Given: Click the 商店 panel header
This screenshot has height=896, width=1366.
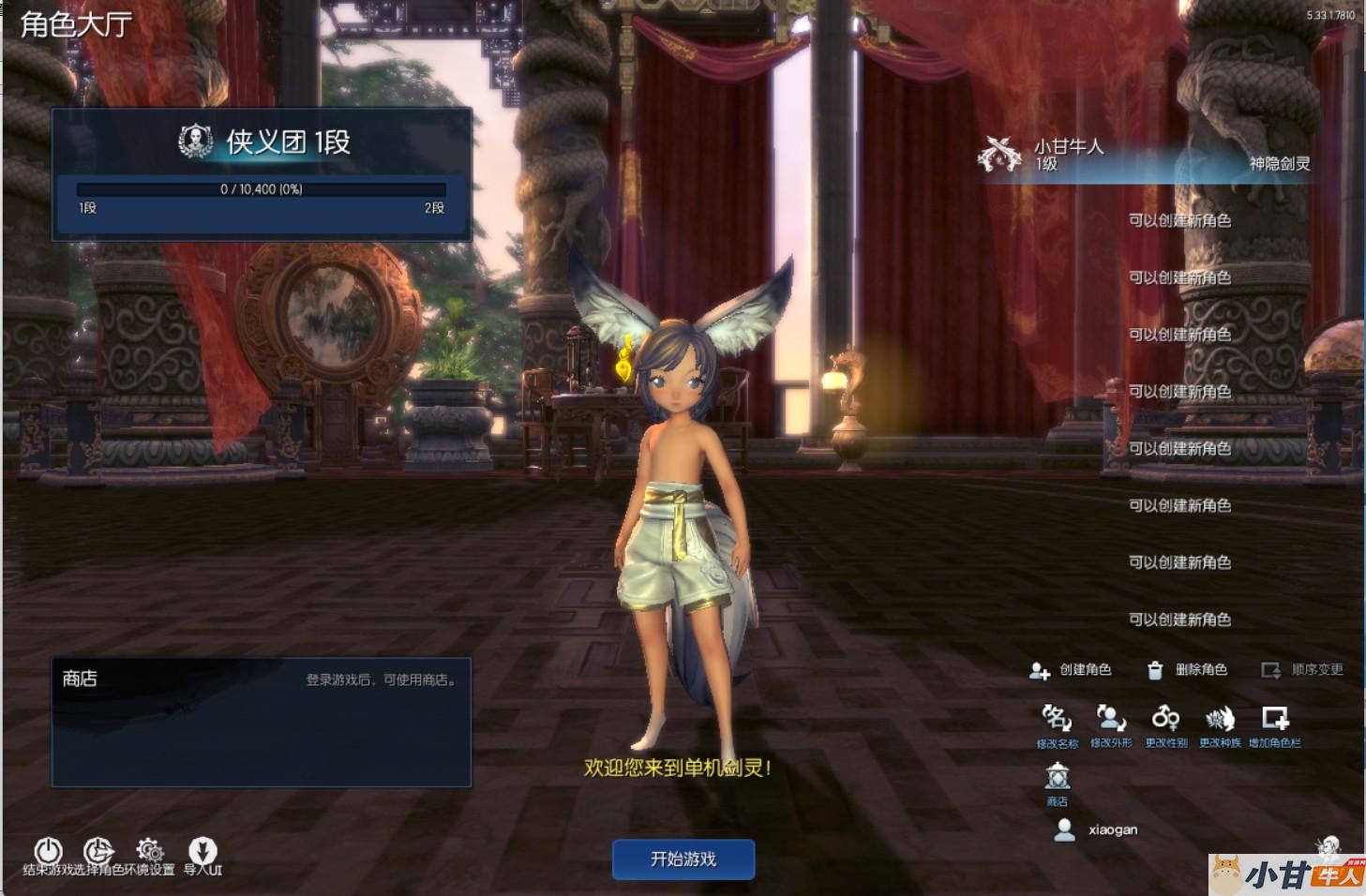Looking at the screenshot, I should click(x=81, y=678).
